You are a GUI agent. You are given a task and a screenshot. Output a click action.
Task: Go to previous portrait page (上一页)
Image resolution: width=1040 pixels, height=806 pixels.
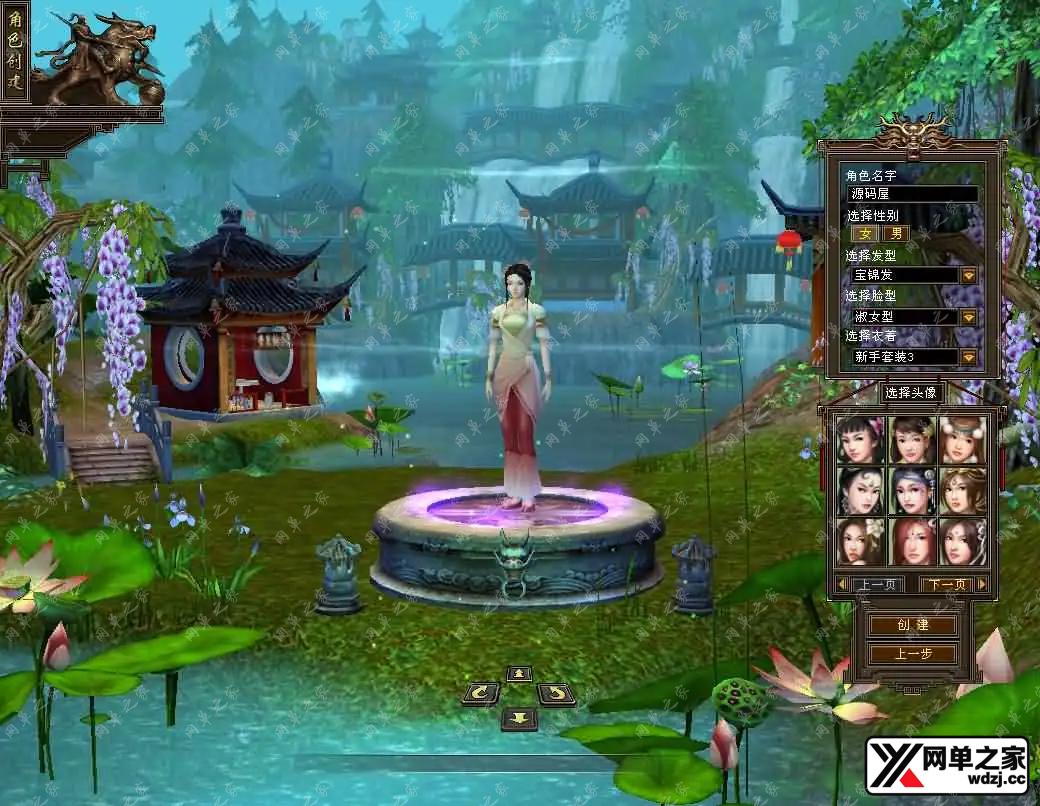868,584
